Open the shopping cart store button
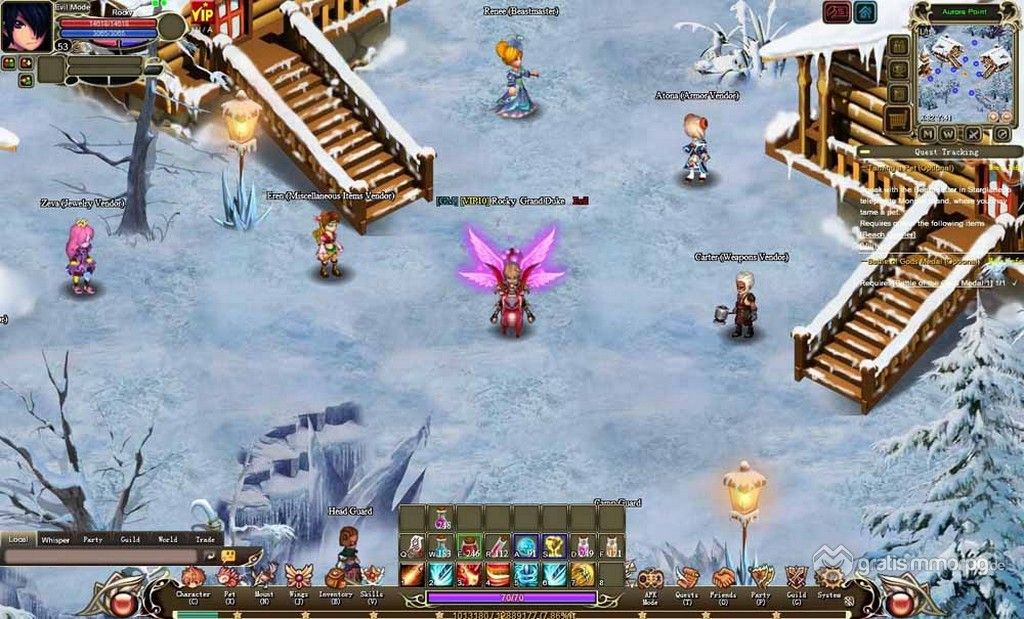This screenshot has width=1024, height=619. coord(898,120)
